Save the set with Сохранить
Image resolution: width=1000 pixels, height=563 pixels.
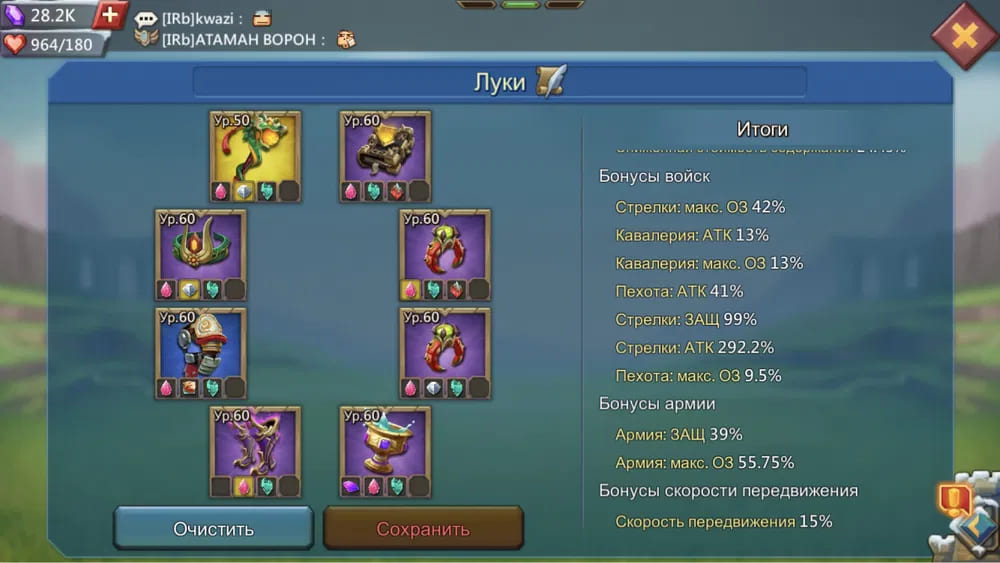coord(423,528)
